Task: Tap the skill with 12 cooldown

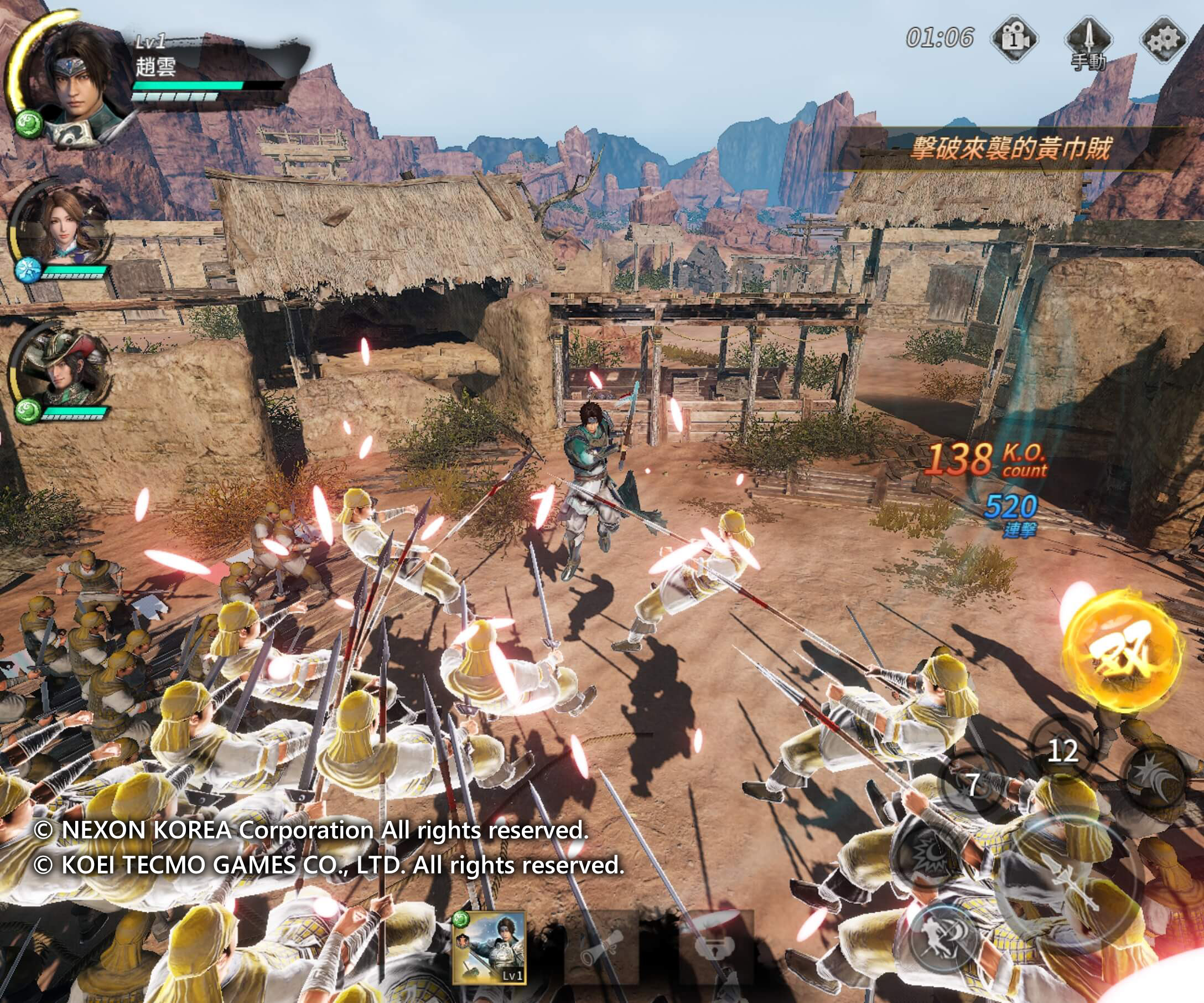Action: pyautogui.click(x=1062, y=751)
